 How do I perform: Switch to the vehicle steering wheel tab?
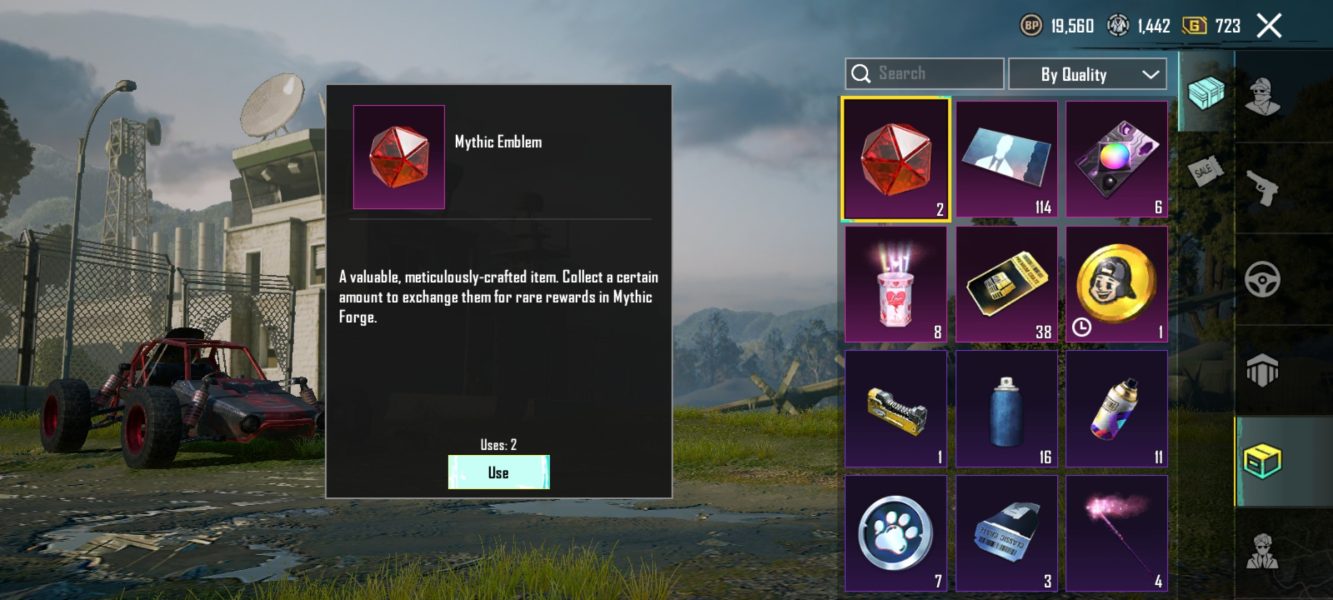pyautogui.click(x=1264, y=280)
